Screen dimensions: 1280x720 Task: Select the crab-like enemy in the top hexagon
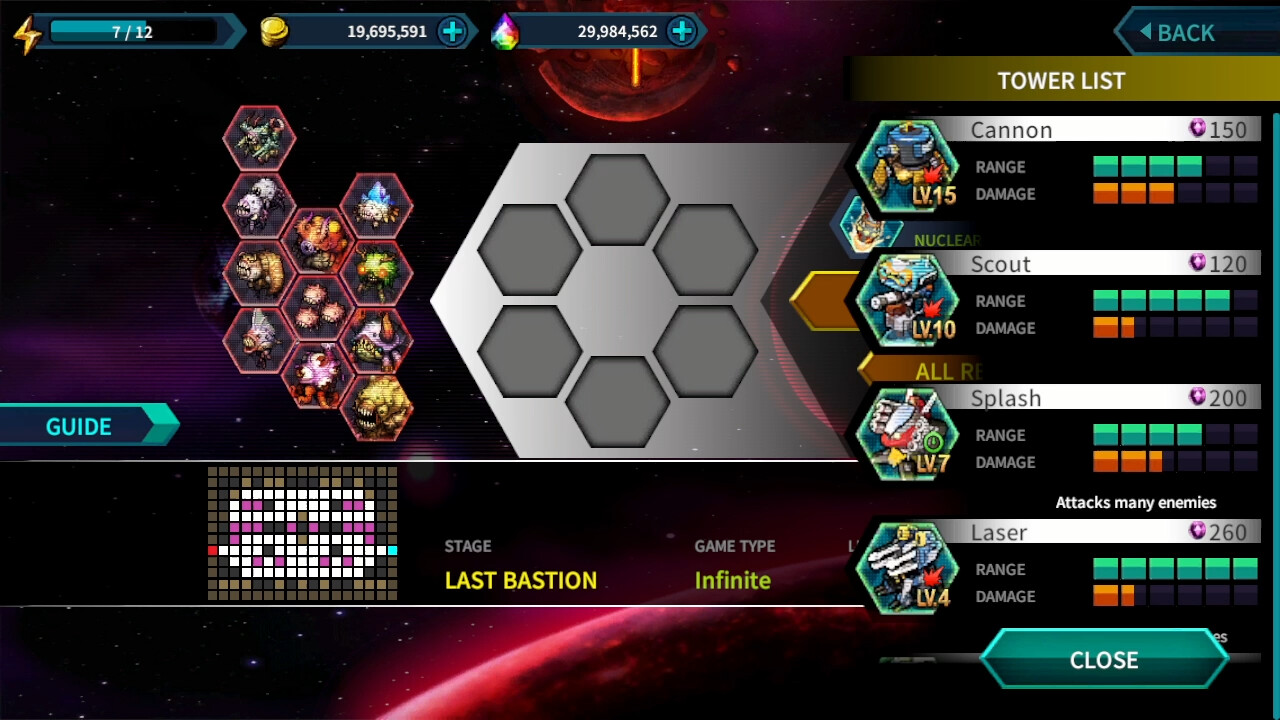click(x=258, y=137)
